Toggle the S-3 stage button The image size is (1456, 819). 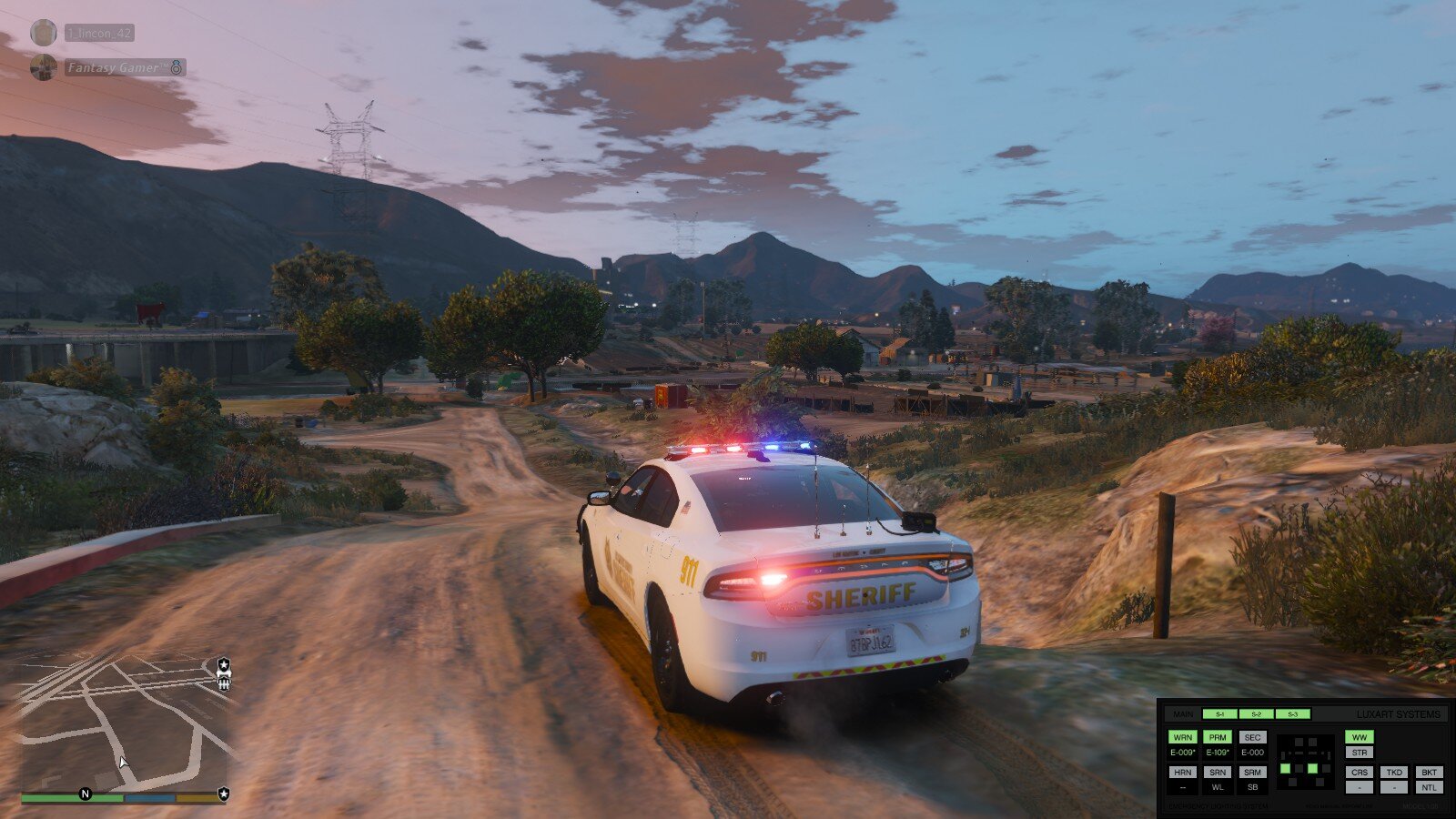pos(1292,714)
